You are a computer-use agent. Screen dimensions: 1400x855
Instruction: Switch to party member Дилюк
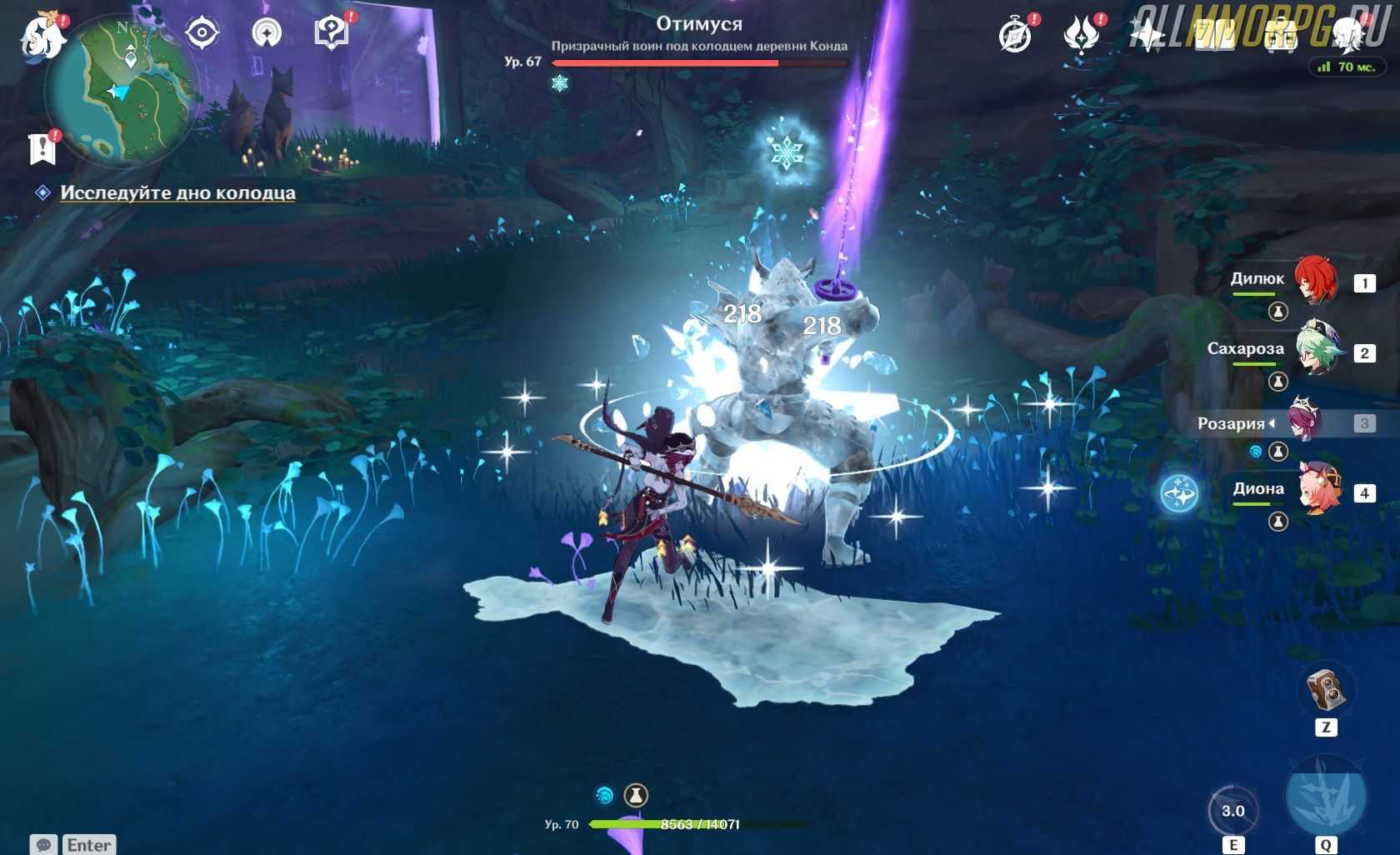click(x=1315, y=282)
